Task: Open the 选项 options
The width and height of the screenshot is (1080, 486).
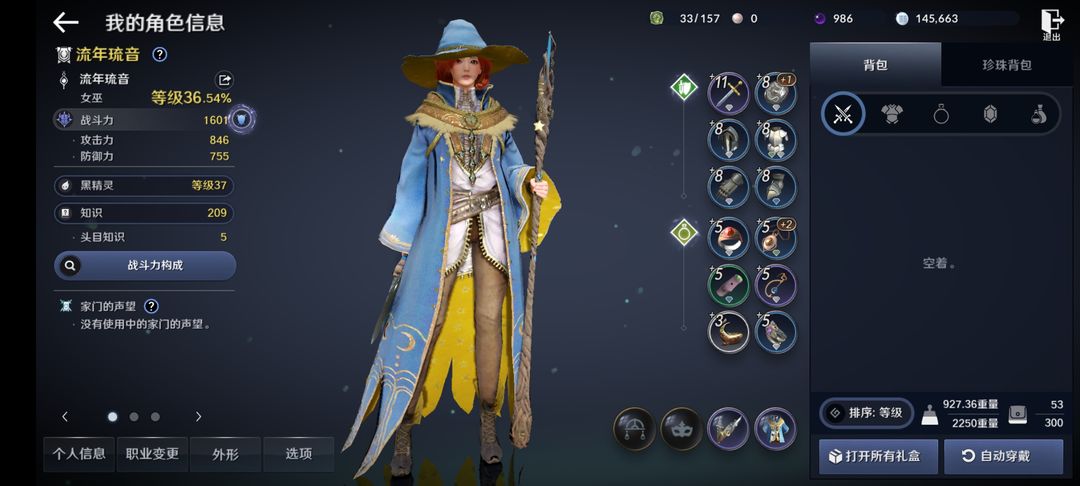Action: tap(298, 454)
